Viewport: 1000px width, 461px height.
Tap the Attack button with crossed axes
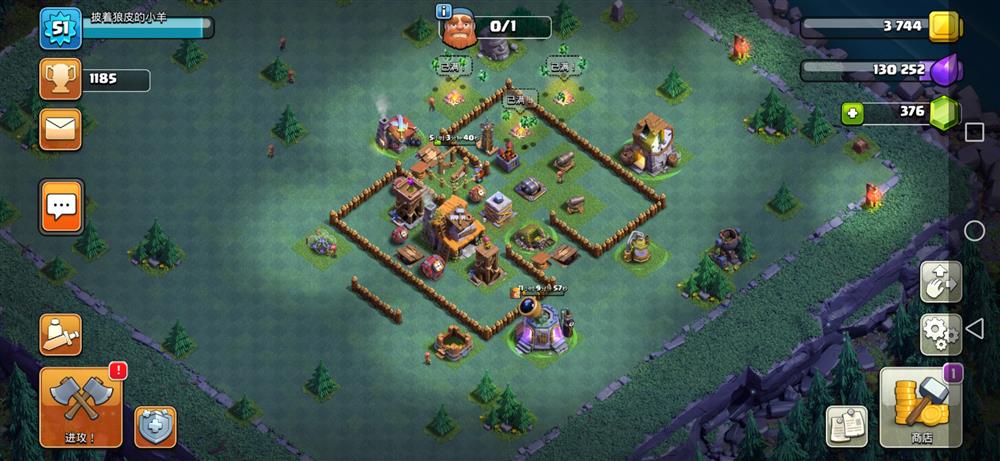[81, 405]
